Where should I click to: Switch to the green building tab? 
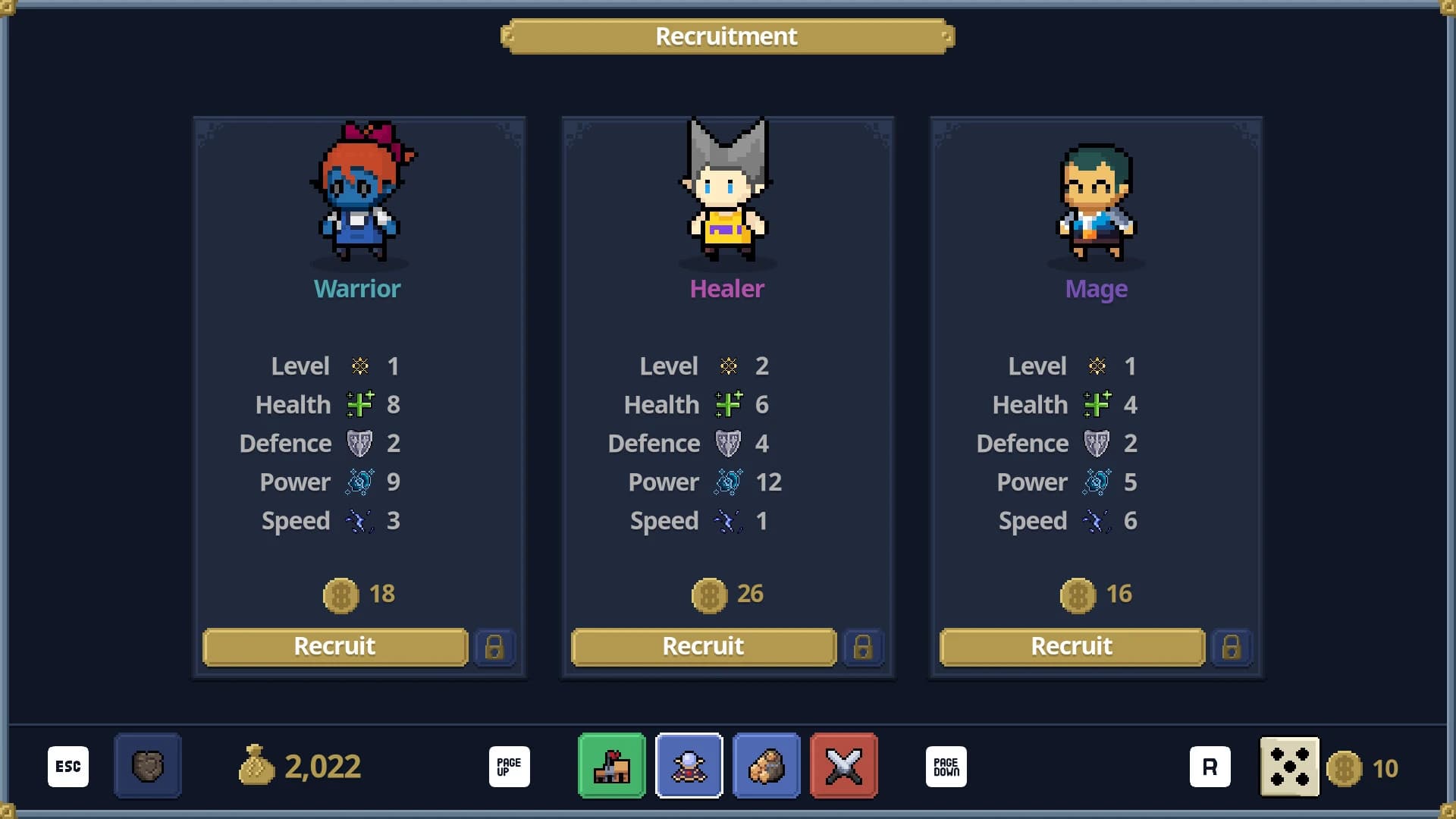point(612,766)
